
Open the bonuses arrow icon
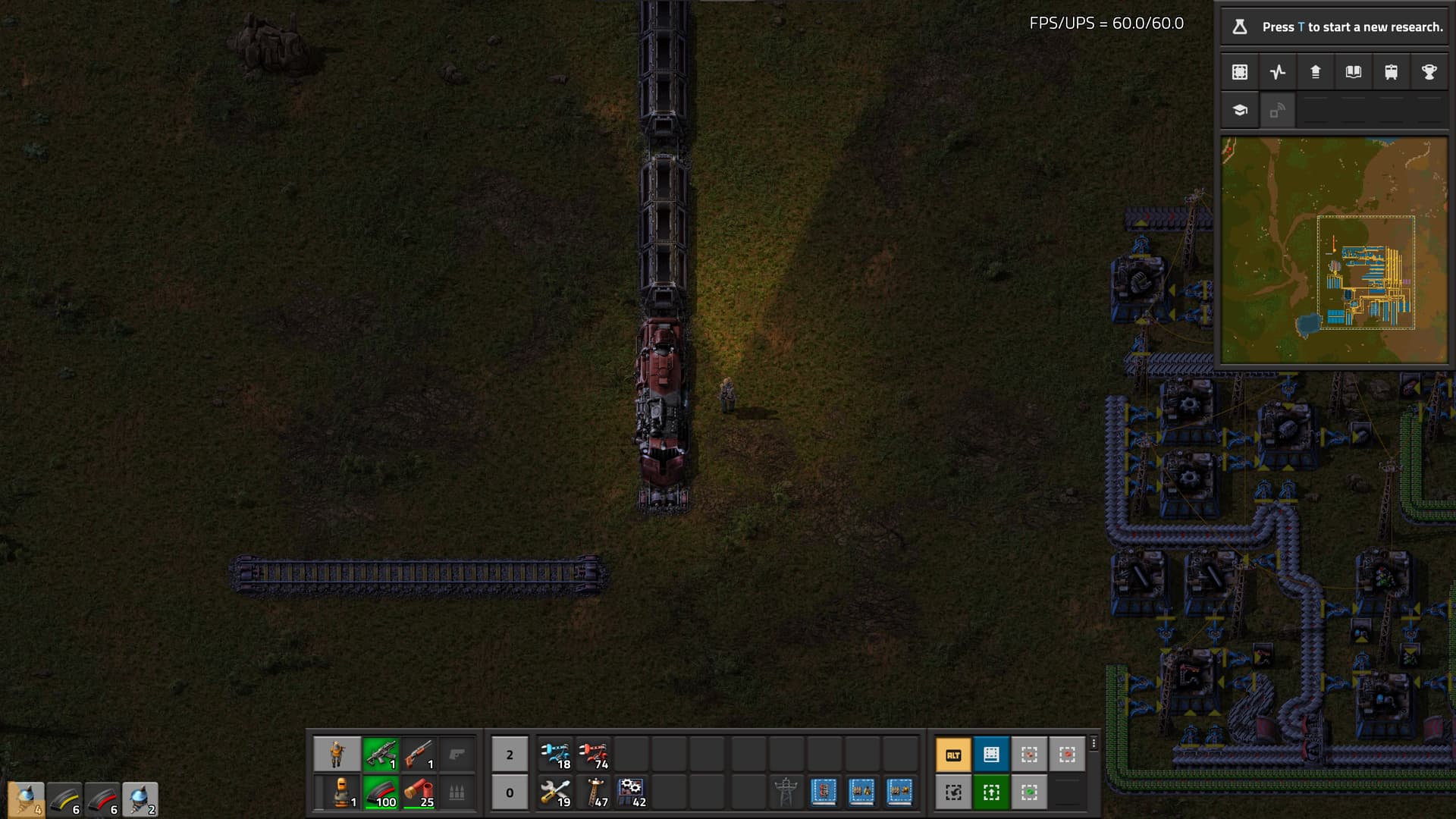click(x=1316, y=72)
